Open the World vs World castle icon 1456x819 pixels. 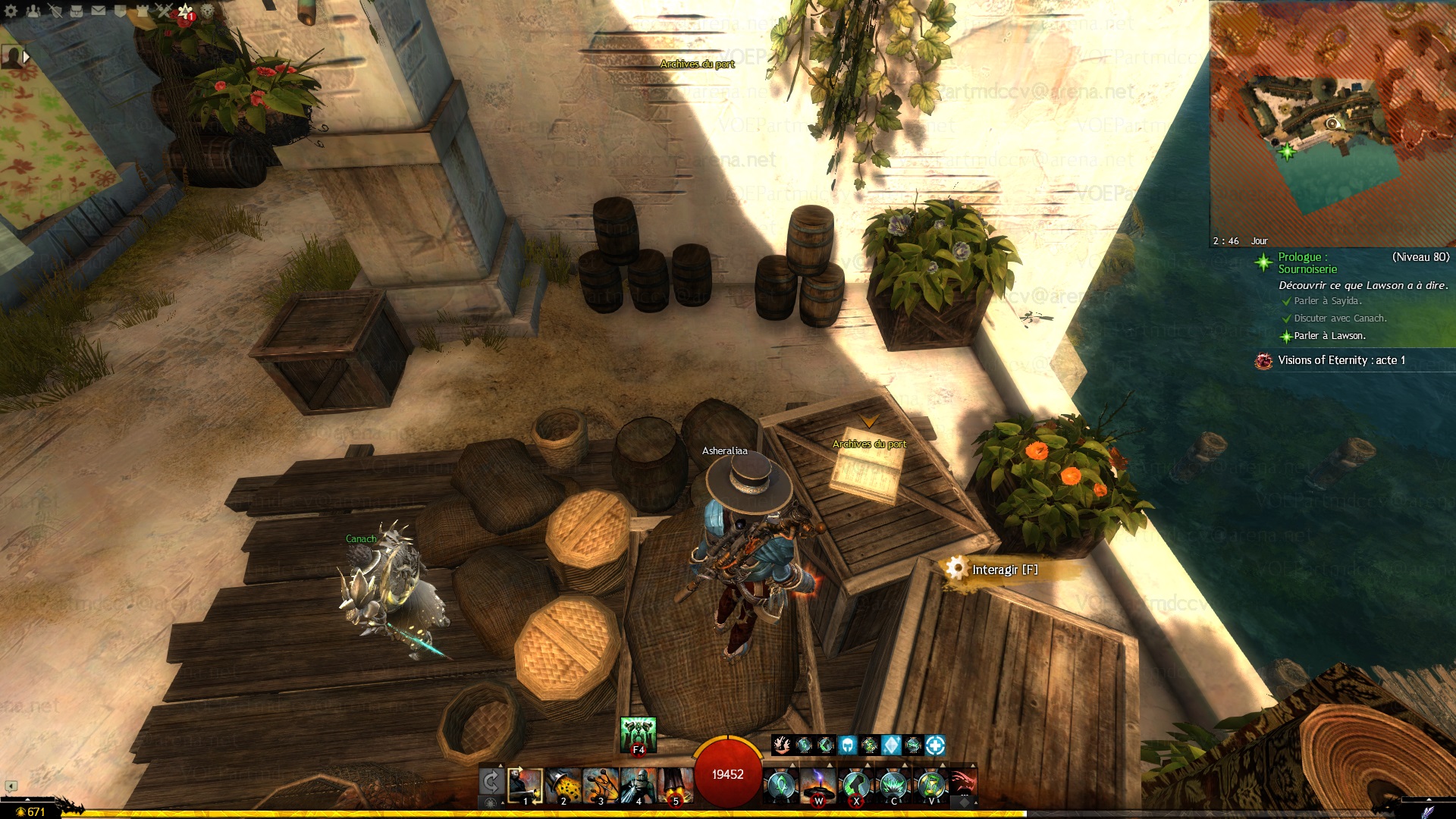click(142, 11)
